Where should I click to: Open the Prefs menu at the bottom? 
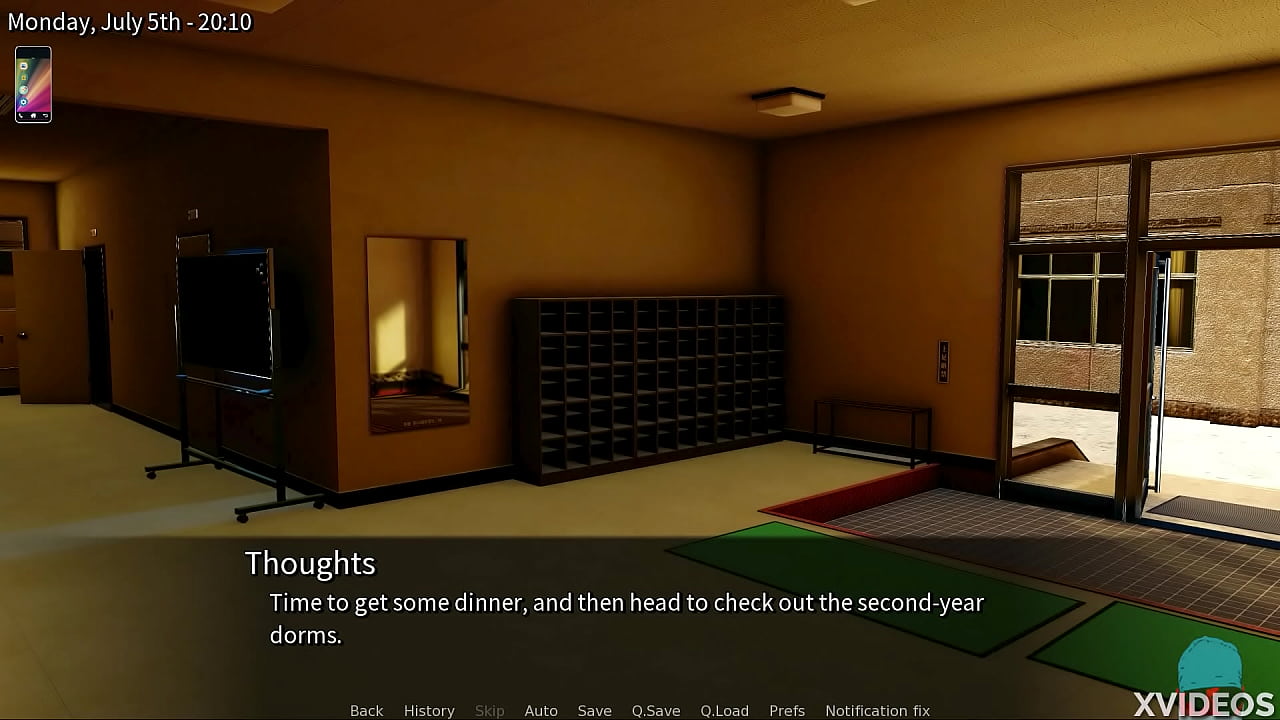point(787,710)
